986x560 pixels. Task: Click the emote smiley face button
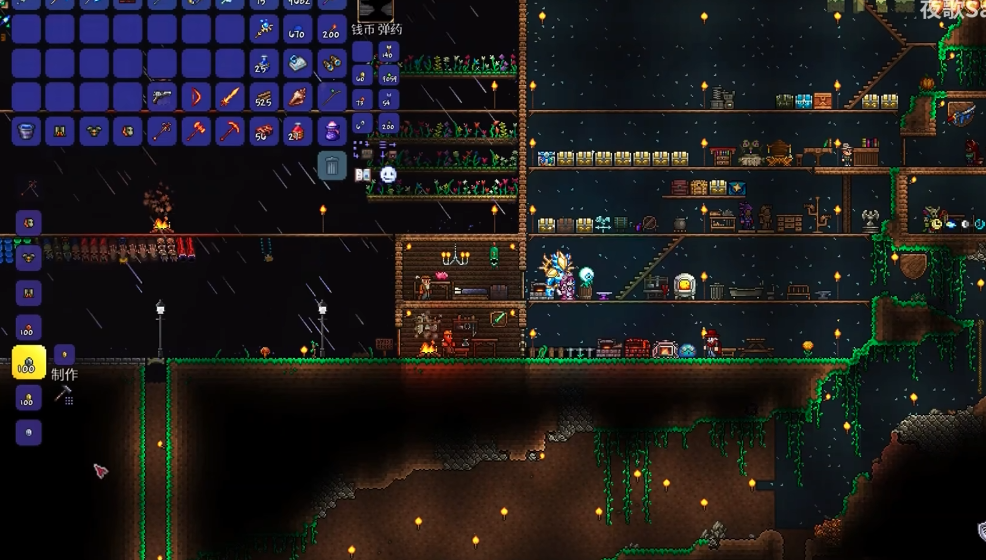(388, 175)
